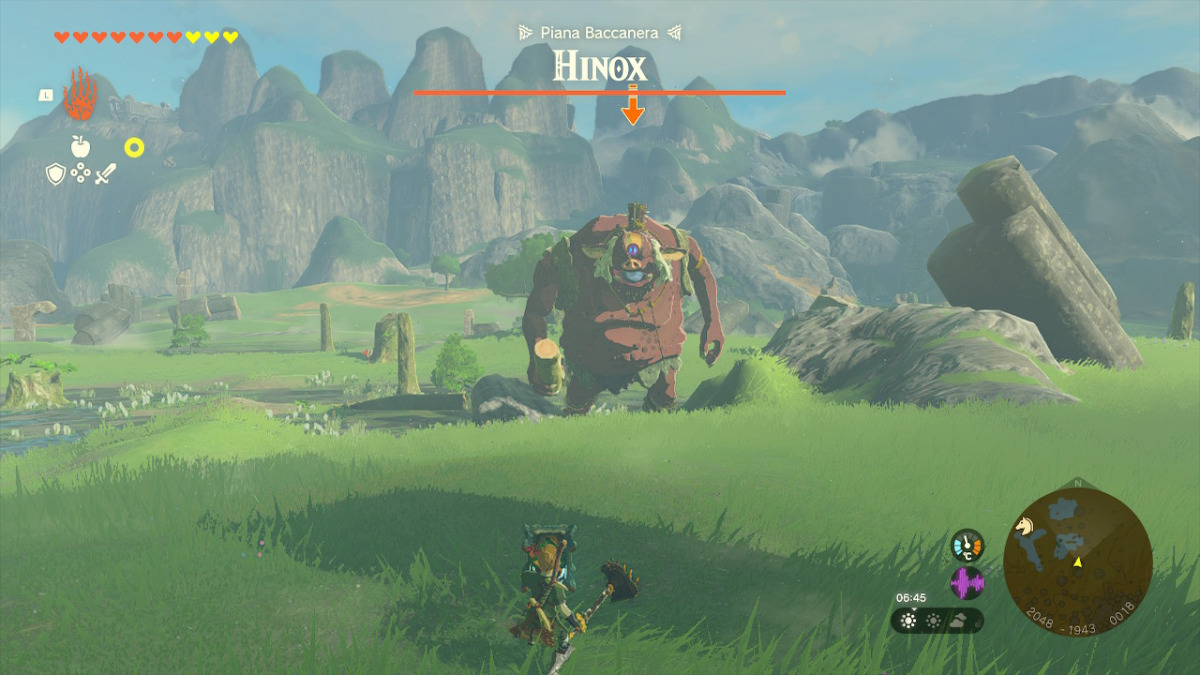Select the apple quick-item icon

coord(80,148)
